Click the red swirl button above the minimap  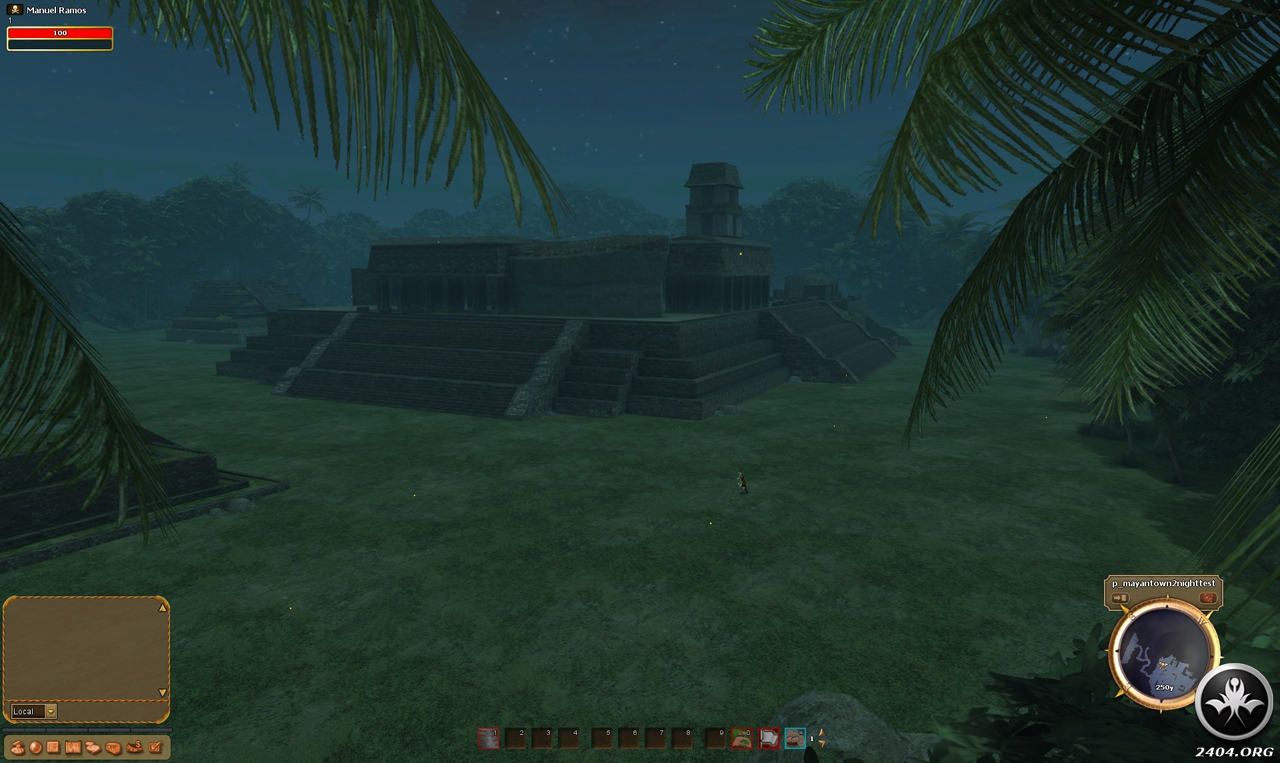[1208, 598]
